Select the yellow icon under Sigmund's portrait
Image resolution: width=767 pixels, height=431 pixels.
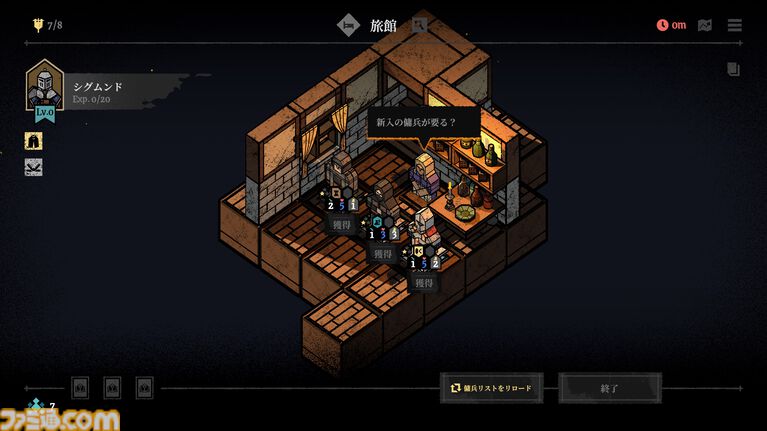point(34,141)
